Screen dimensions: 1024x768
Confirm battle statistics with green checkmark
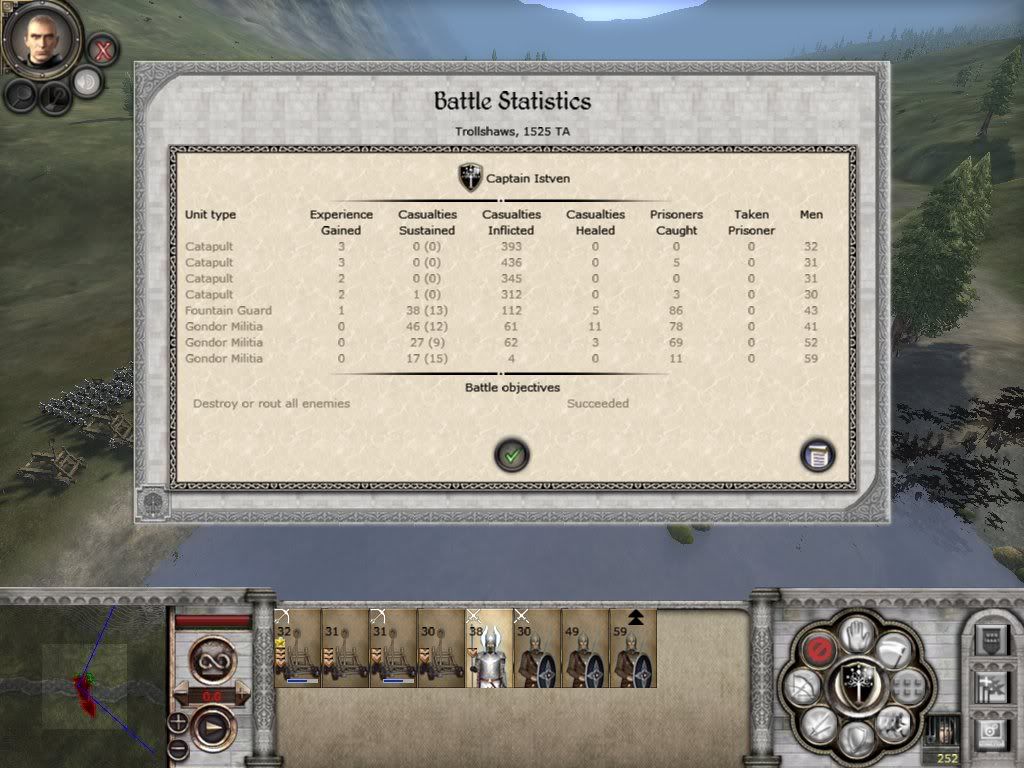(x=512, y=456)
